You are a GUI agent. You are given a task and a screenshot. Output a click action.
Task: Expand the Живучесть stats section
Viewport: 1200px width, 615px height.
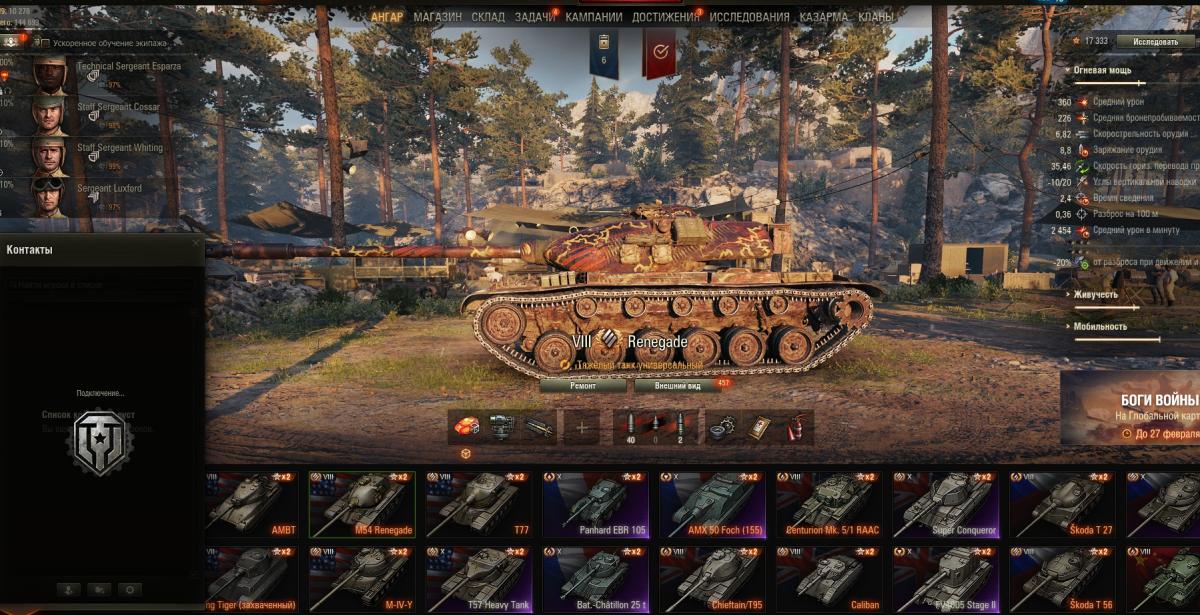pos(1096,295)
